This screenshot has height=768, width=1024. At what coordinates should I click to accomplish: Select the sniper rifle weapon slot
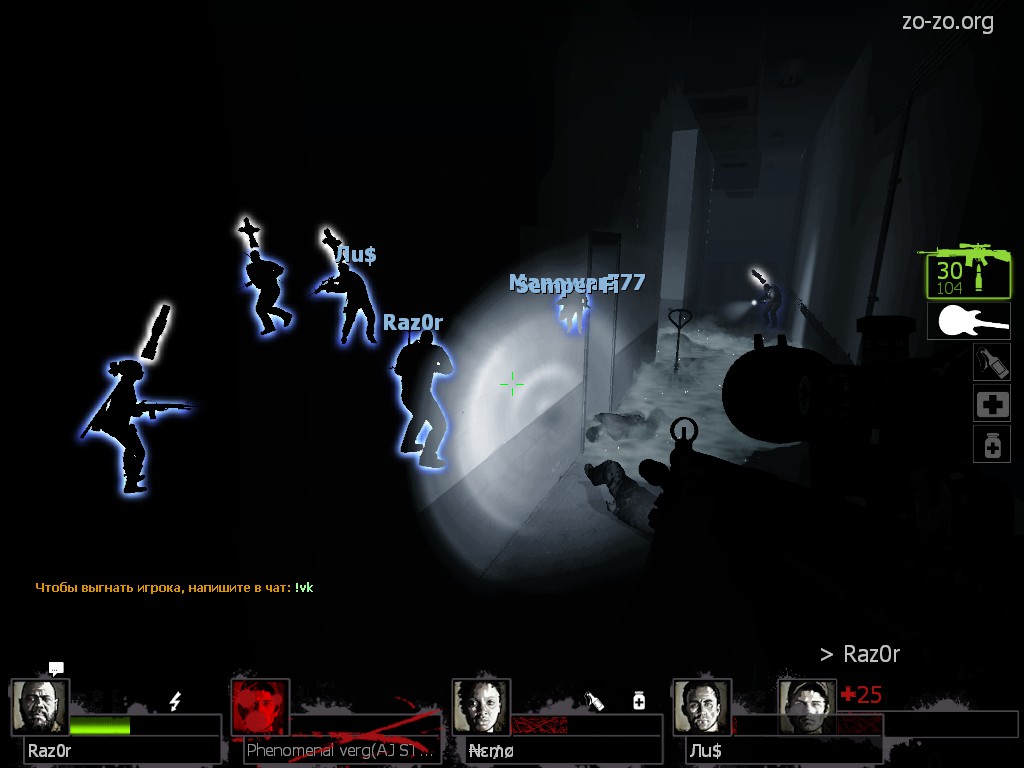pyautogui.click(x=968, y=270)
